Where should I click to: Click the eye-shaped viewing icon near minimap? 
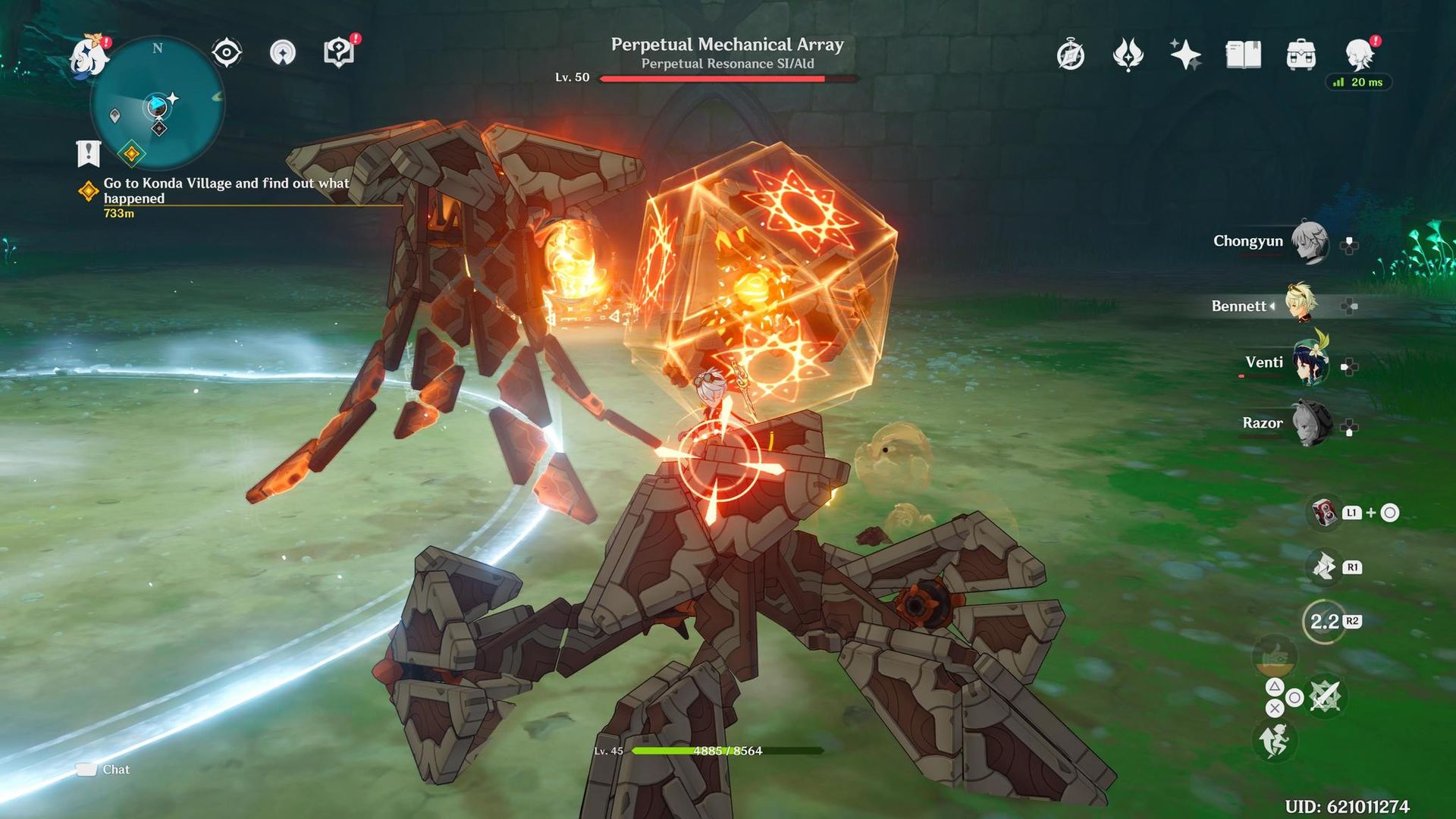click(x=225, y=52)
